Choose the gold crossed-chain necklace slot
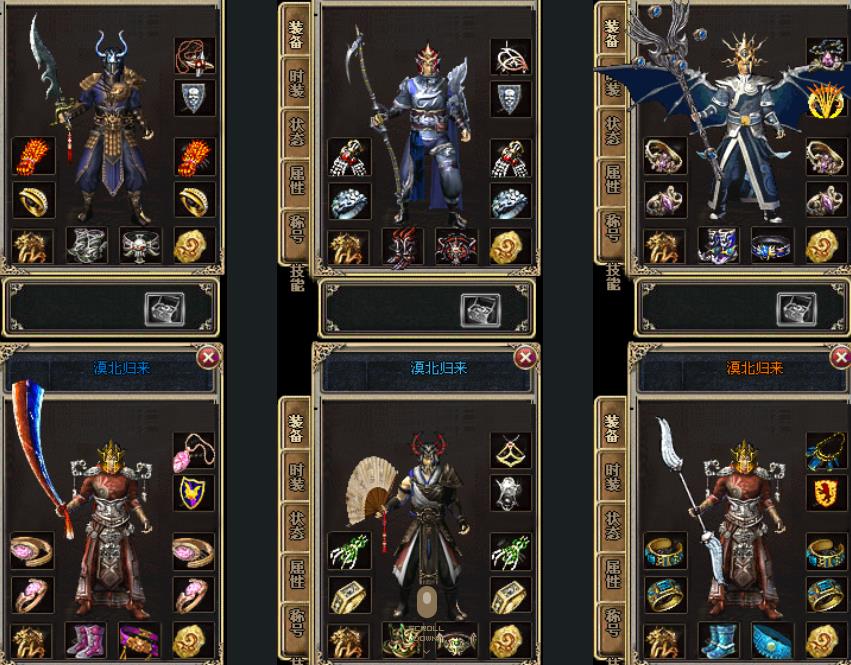The height and width of the screenshot is (665, 851). 510,452
